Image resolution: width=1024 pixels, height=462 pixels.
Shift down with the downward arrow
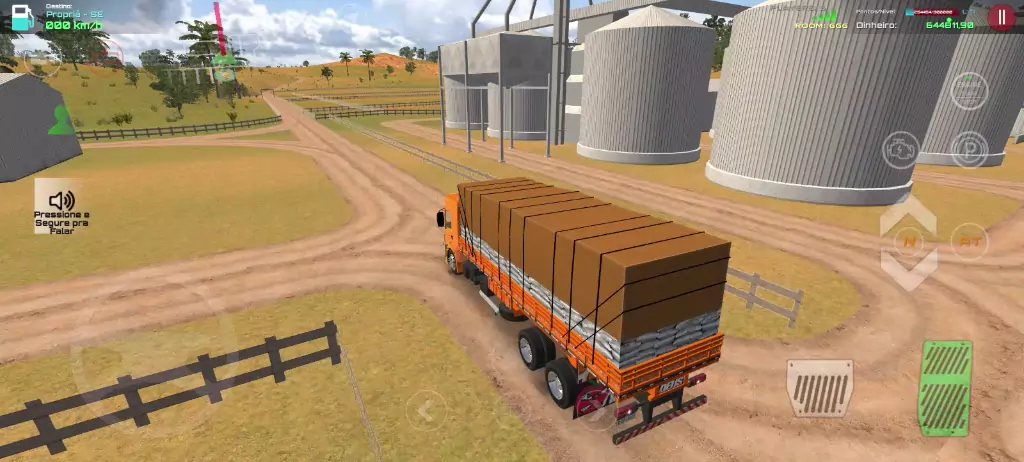[x=909, y=270]
